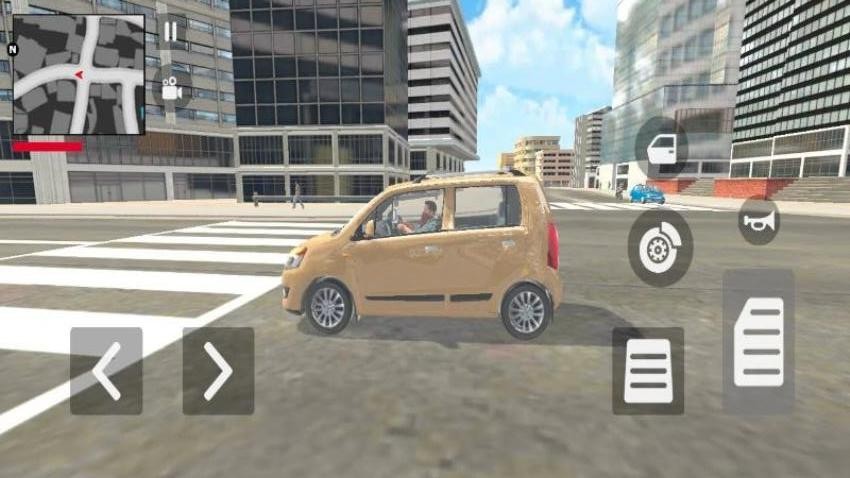Image resolution: width=850 pixels, height=478 pixels.
Task: Steer left with the left arrow button
Action: pyautogui.click(x=106, y=371)
